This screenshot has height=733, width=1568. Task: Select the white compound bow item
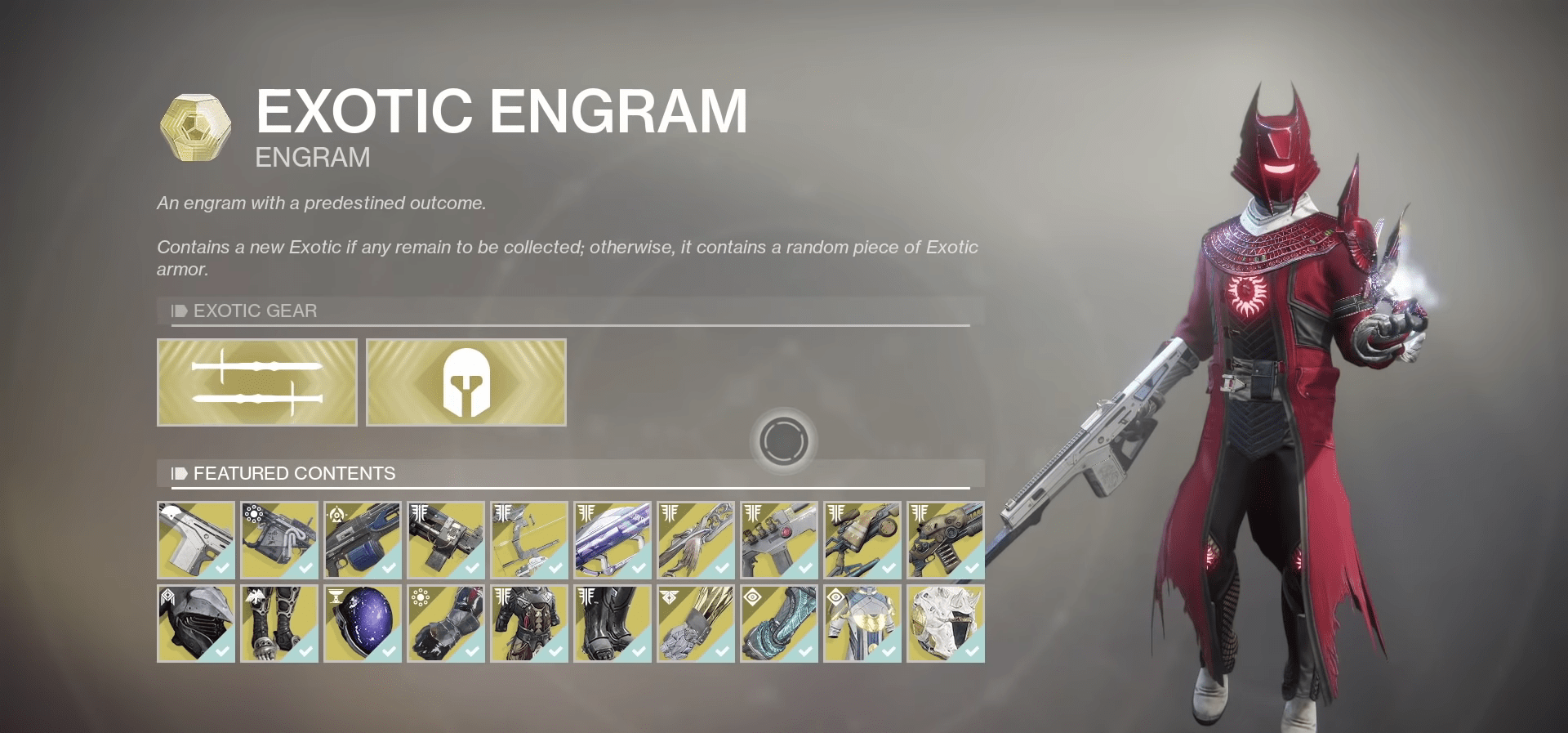[529, 540]
